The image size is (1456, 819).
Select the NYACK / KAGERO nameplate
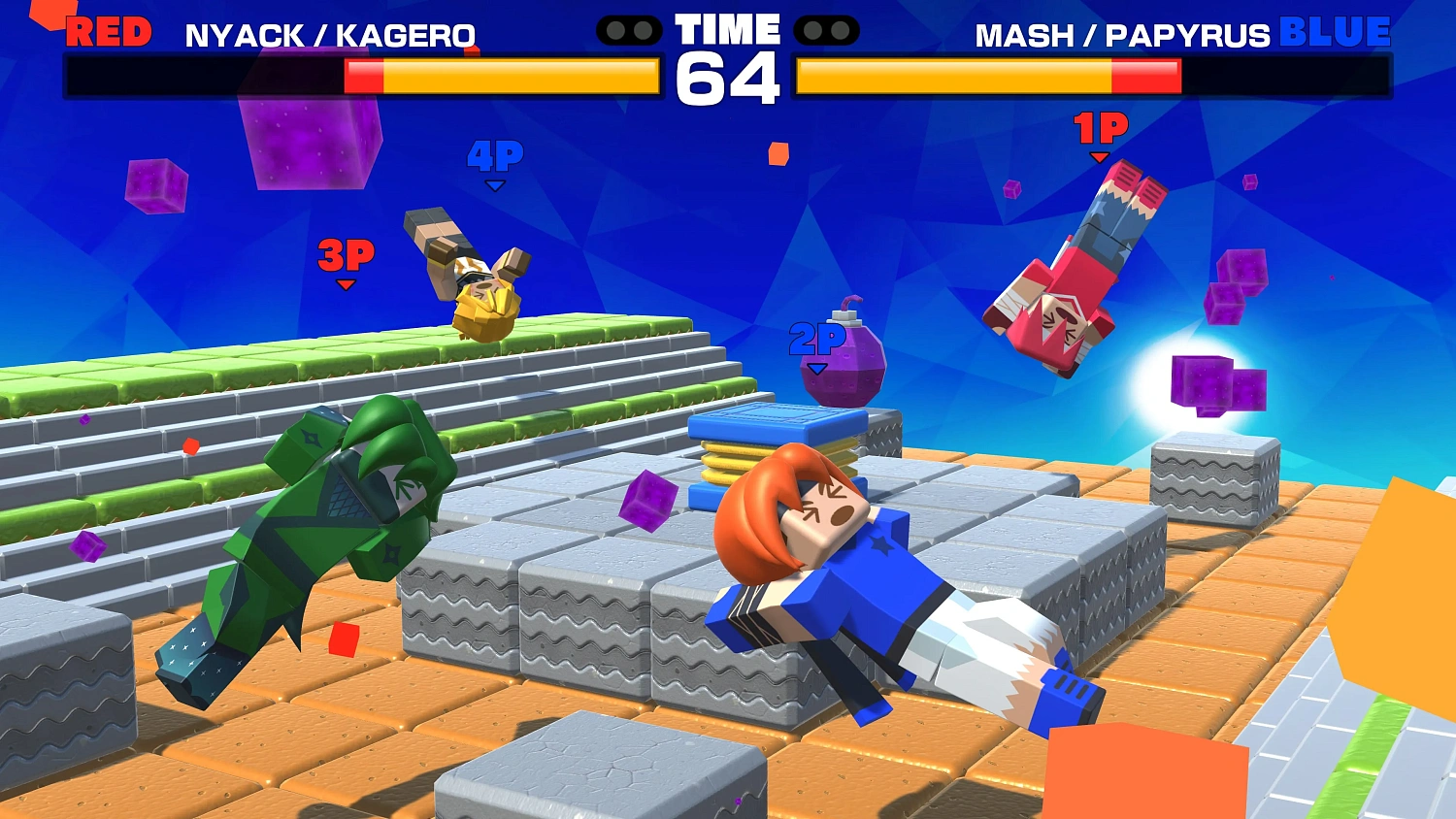point(330,34)
